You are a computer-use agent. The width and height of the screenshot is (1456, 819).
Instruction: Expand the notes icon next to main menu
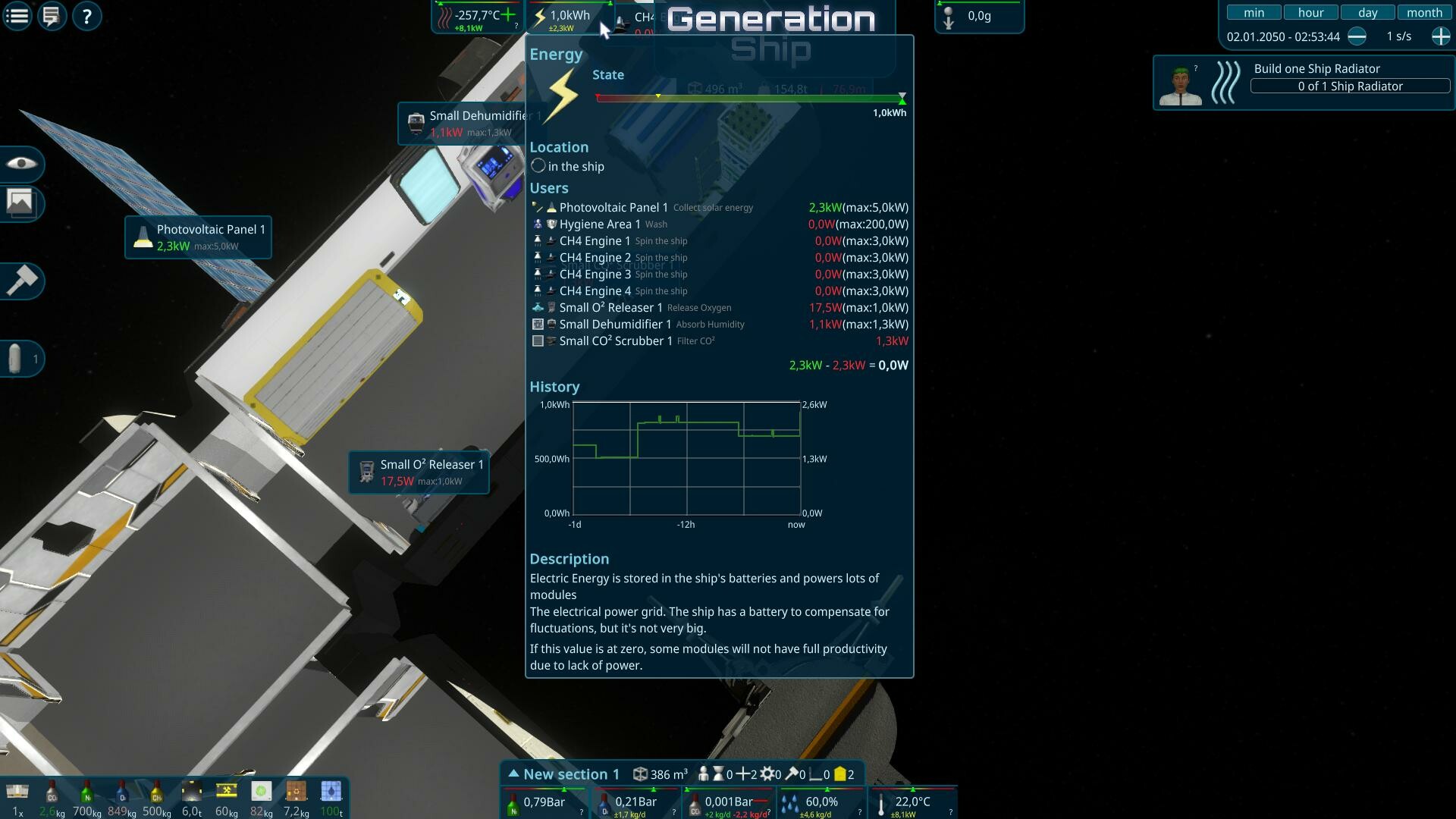tap(51, 15)
